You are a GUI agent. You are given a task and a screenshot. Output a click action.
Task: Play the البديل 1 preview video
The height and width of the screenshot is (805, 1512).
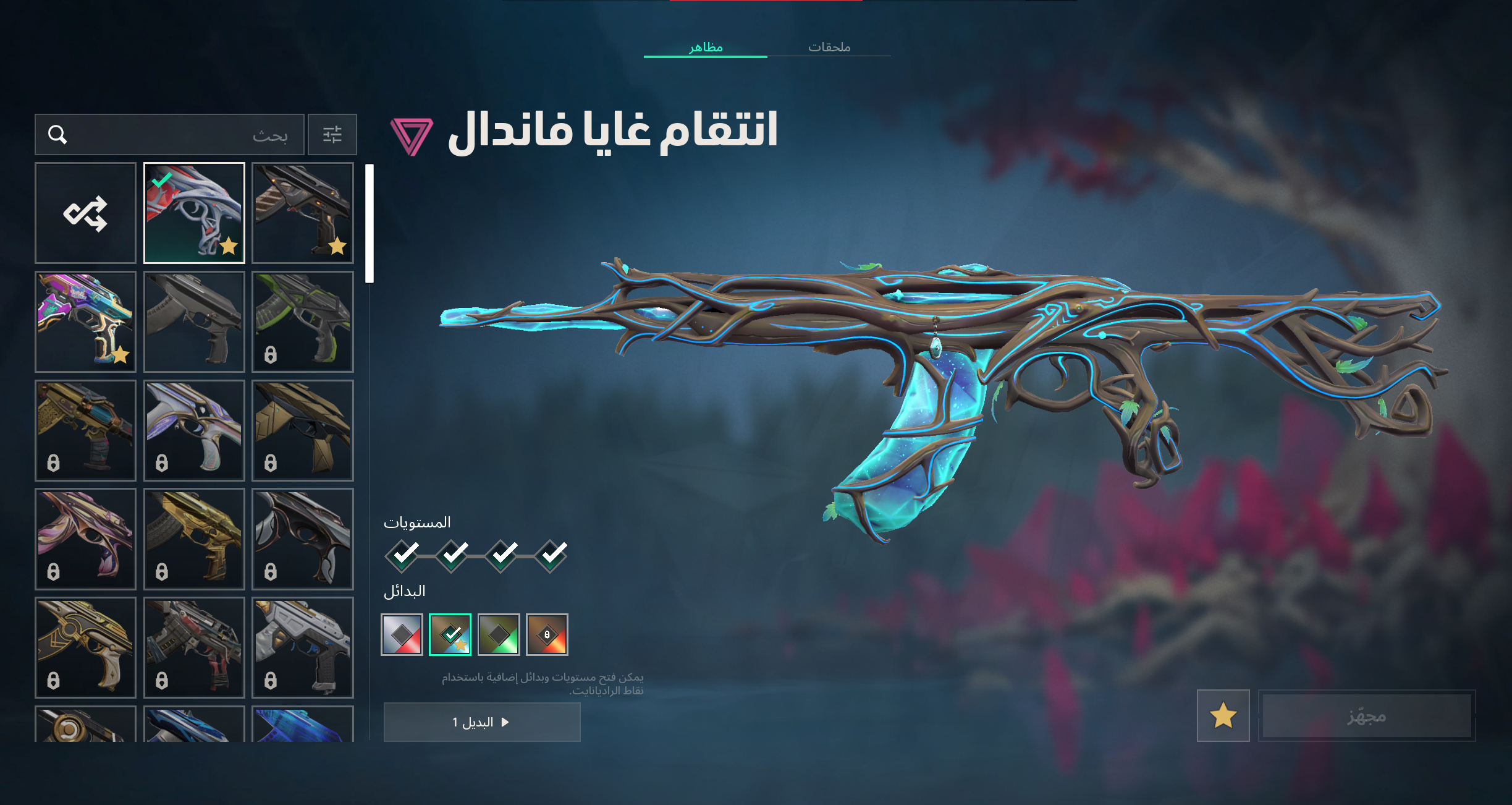coord(482,722)
